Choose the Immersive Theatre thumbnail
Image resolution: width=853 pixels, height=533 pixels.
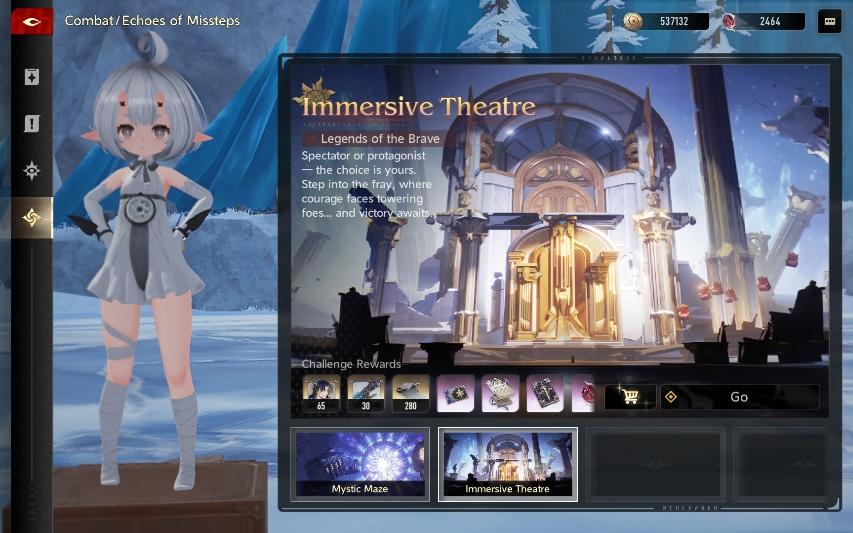tap(507, 464)
